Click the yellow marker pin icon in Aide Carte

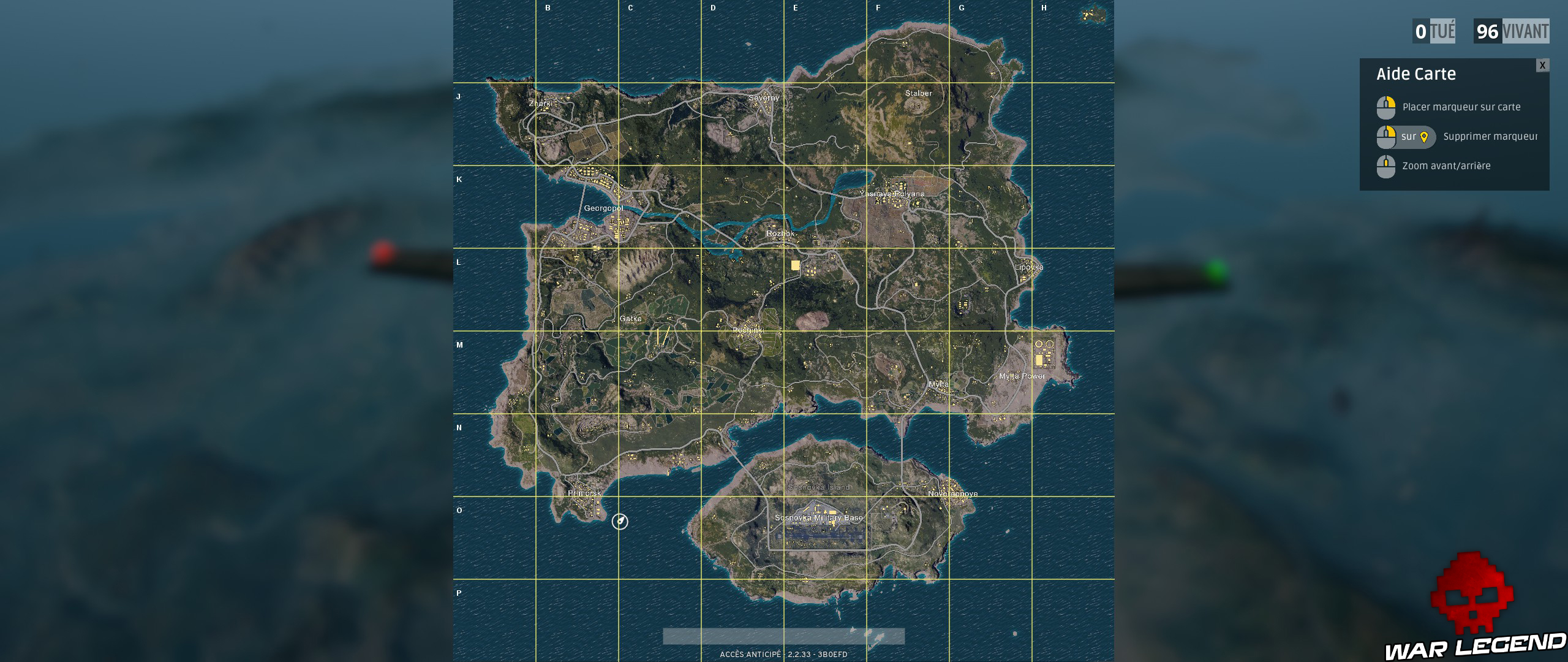point(1425,137)
